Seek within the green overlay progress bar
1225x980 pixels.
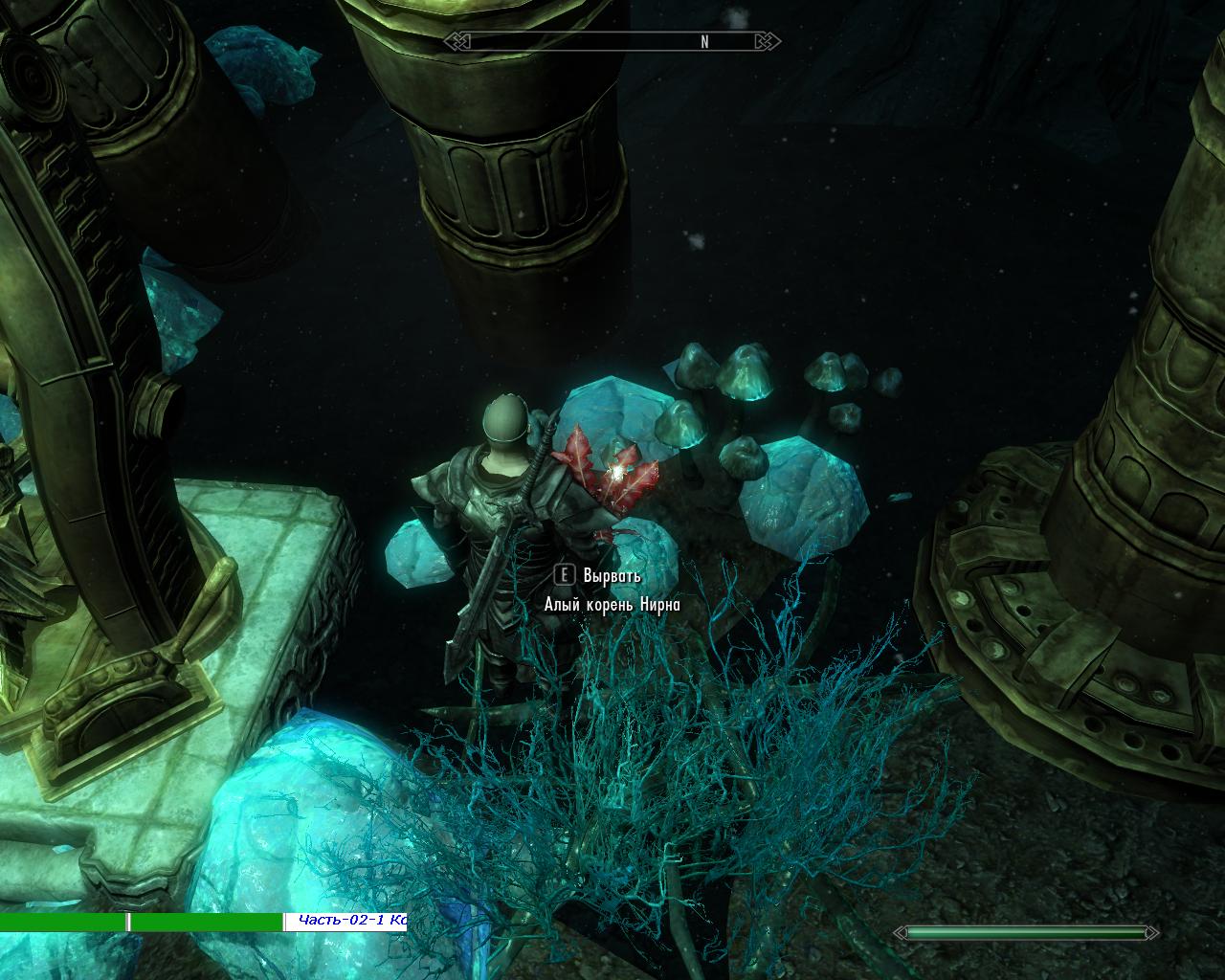142,922
